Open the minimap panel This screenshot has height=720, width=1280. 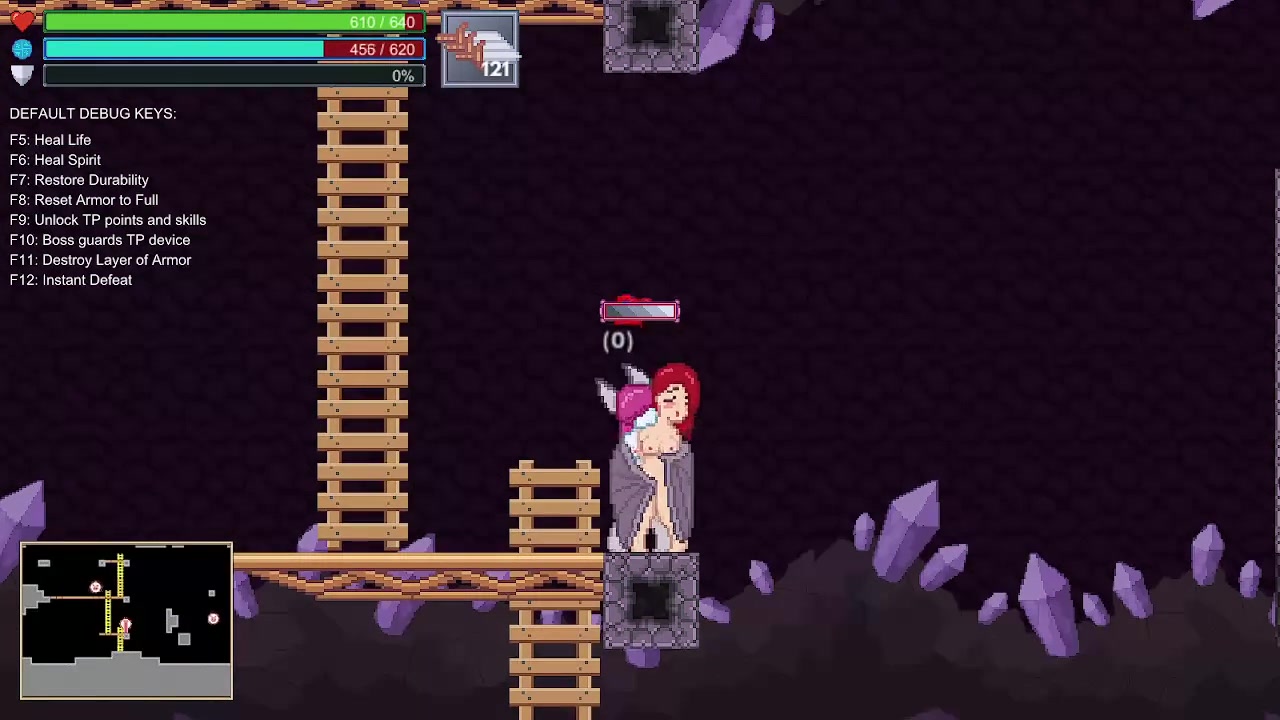pos(126,620)
